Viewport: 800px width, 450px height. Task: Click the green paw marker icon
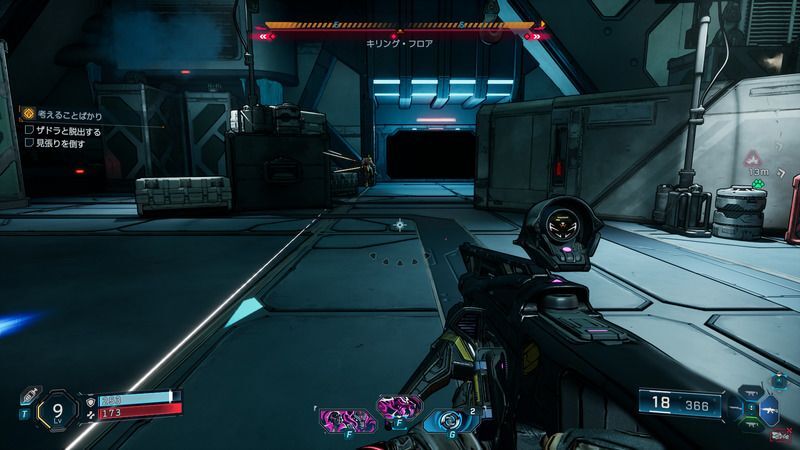(760, 183)
